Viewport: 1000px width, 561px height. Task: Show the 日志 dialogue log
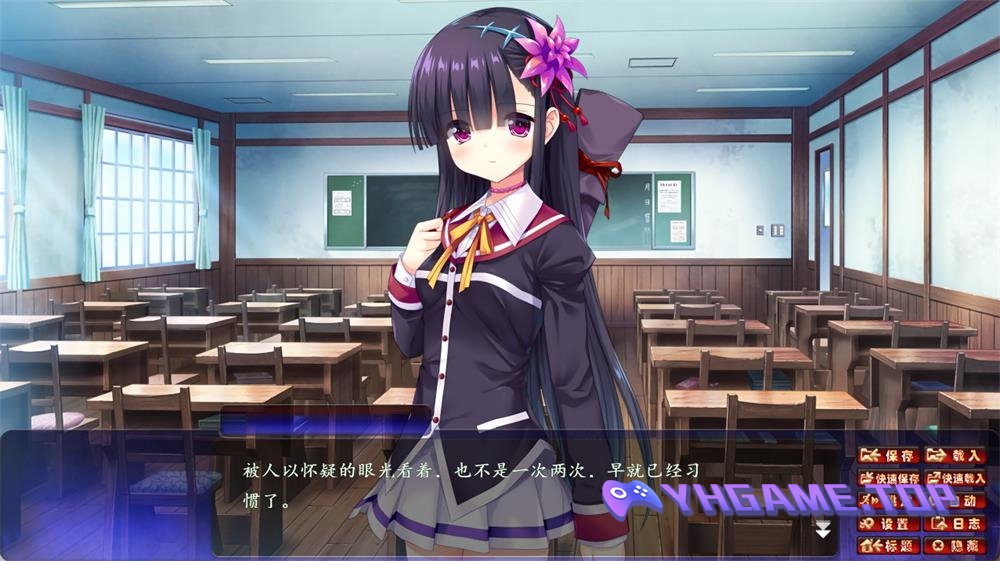point(955,523)
